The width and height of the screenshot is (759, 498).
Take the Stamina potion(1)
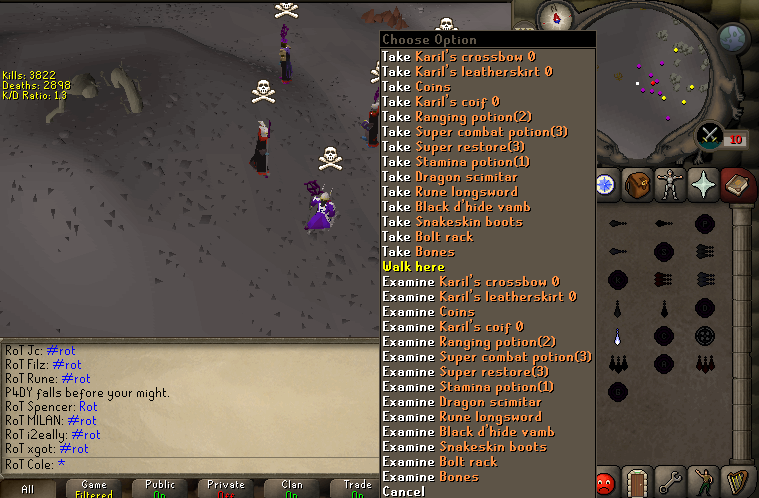[x=456, y=162]
